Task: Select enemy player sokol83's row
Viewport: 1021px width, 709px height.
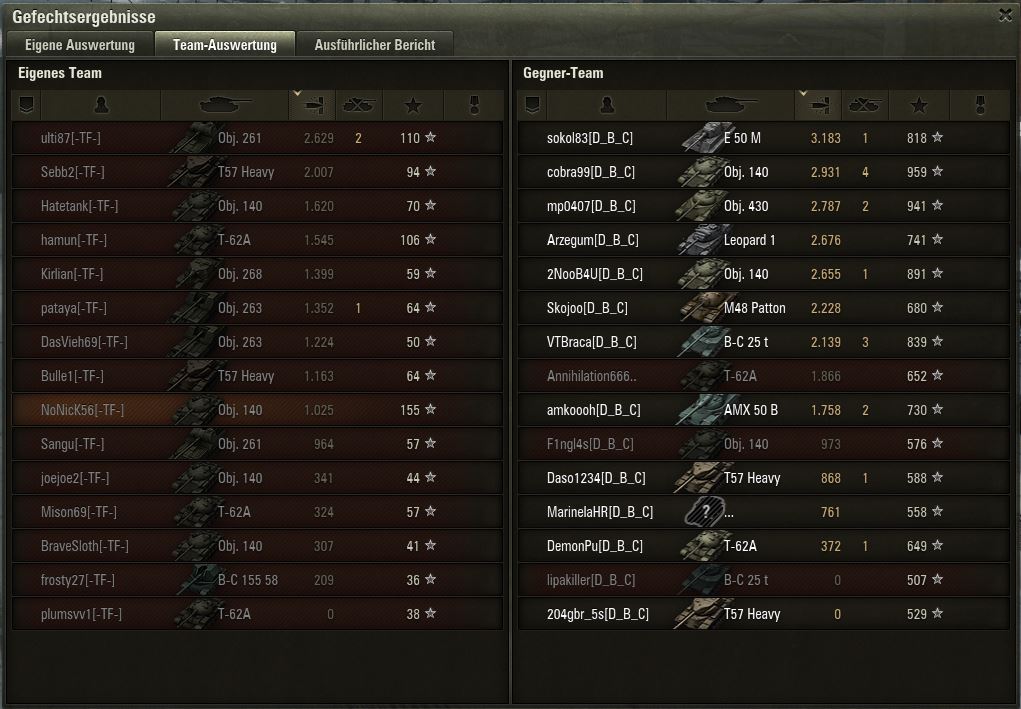Action: [763, 138]
